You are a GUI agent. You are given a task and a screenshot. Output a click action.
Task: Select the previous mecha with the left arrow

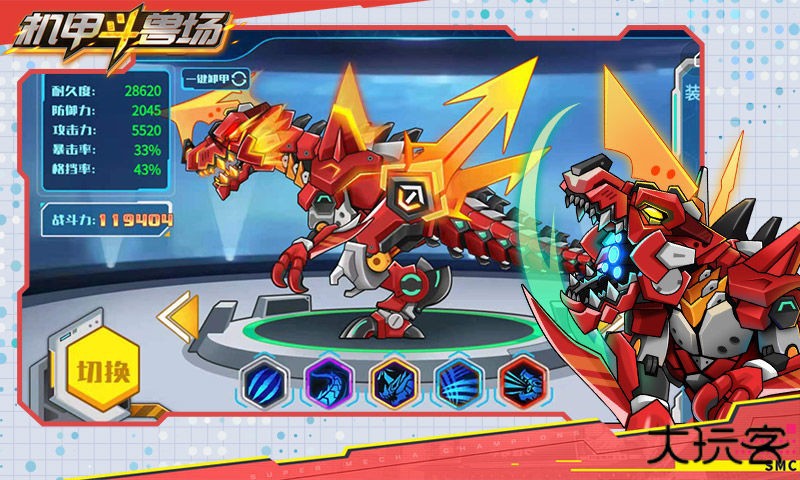pyautogui.click(x=178, y=319)
